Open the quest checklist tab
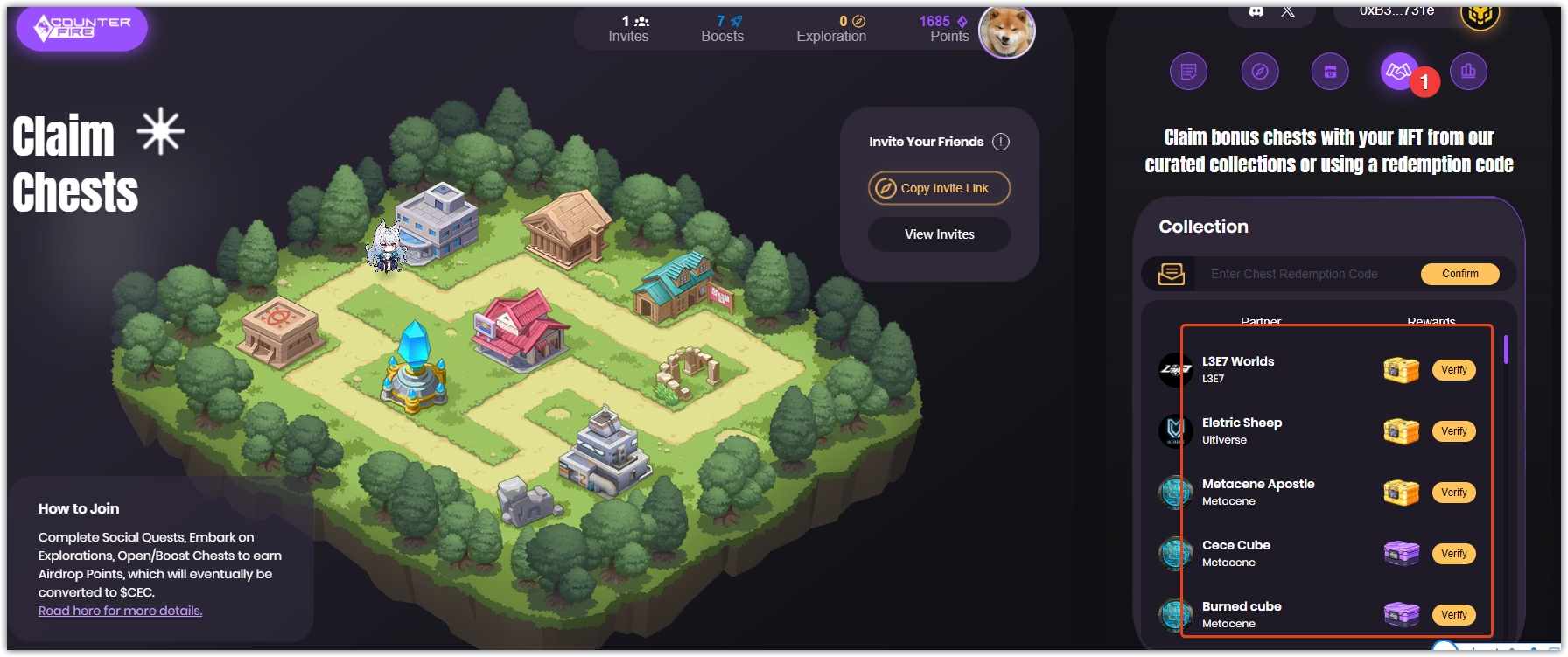 (x=1188, y=72)
